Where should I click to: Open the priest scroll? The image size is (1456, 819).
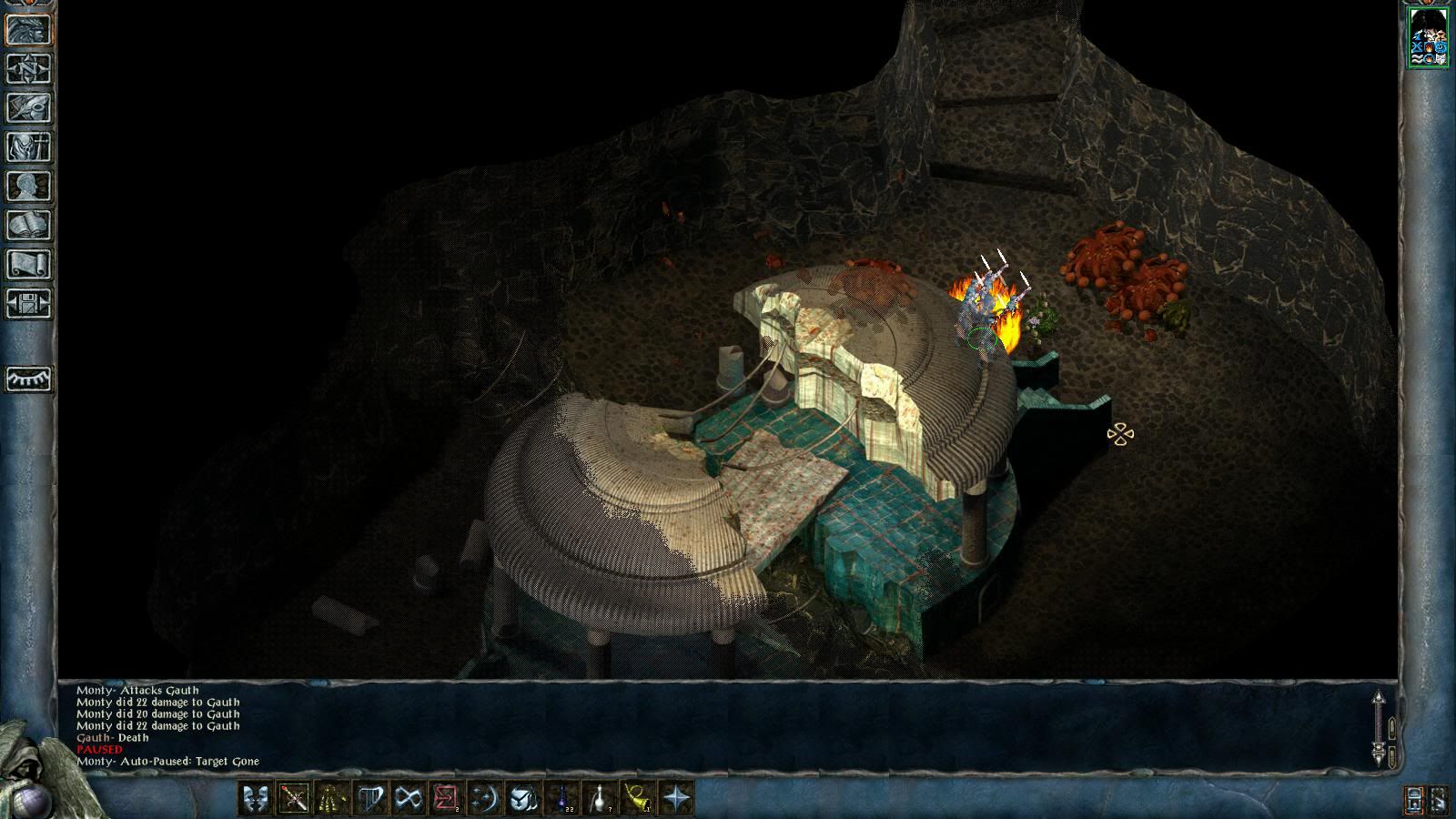click(x=29, y=264)
